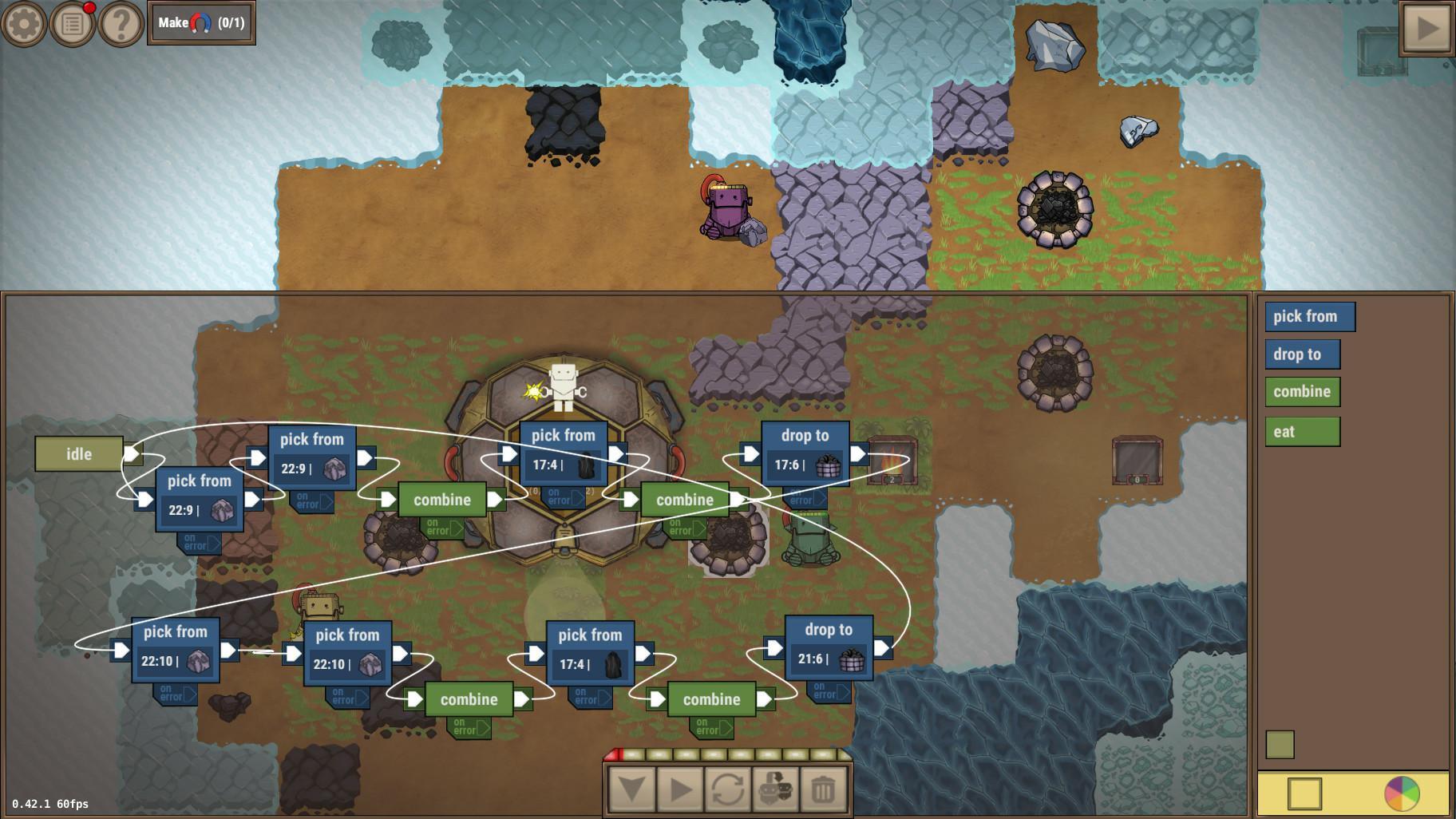Select the idle program block
Image resolution: width=1456 pixels, height=819 pixels.
(80, 453)
